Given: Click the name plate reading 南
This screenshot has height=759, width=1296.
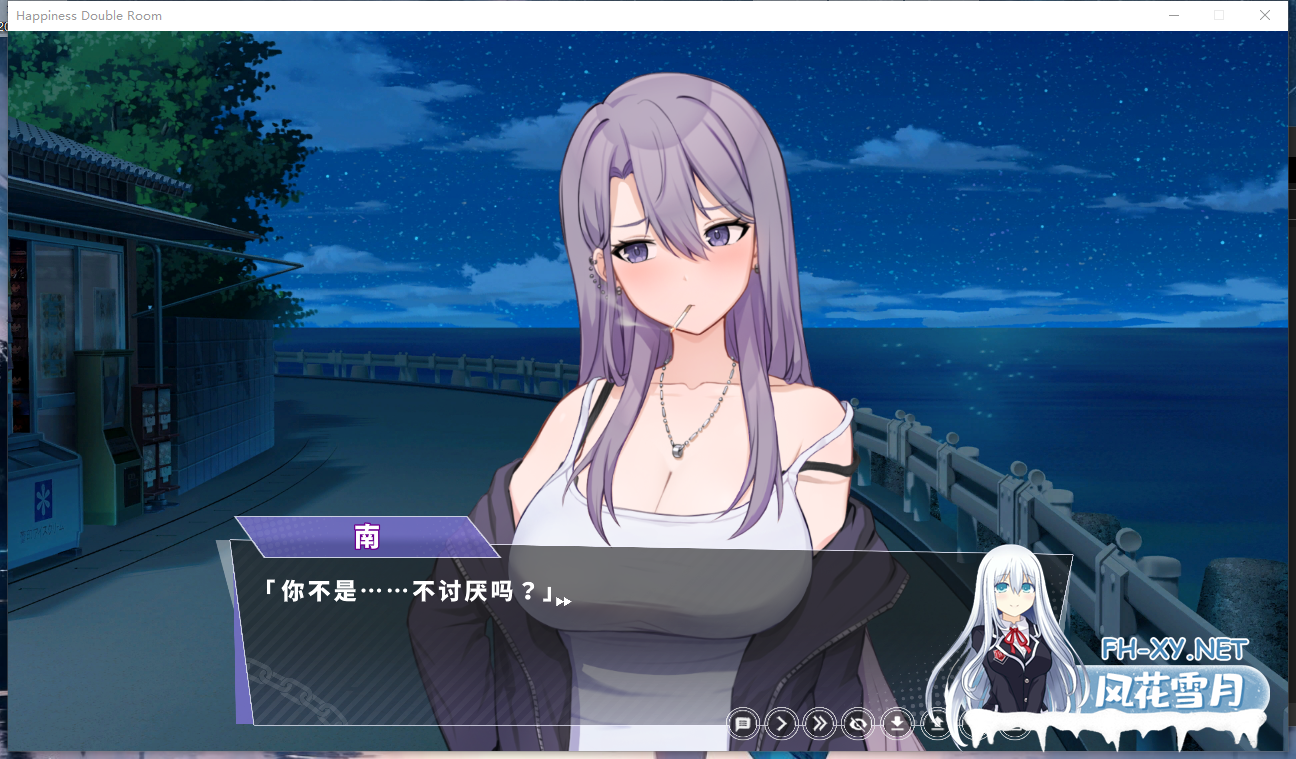Looking at the screenshot, I should tap(367, 537).
